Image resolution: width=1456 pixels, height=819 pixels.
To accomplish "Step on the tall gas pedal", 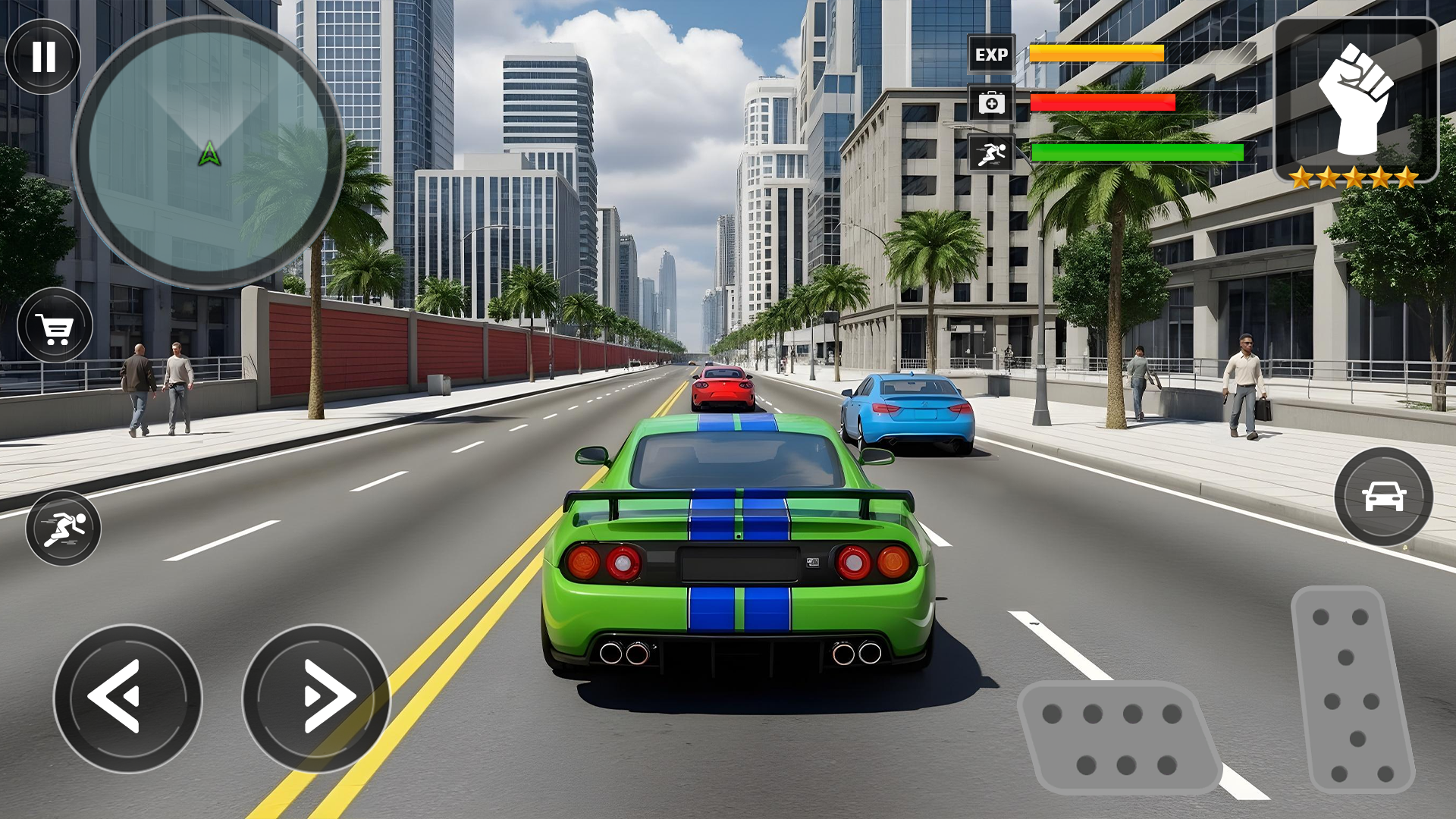I will pyautogui.click(x=1351, y=690).
